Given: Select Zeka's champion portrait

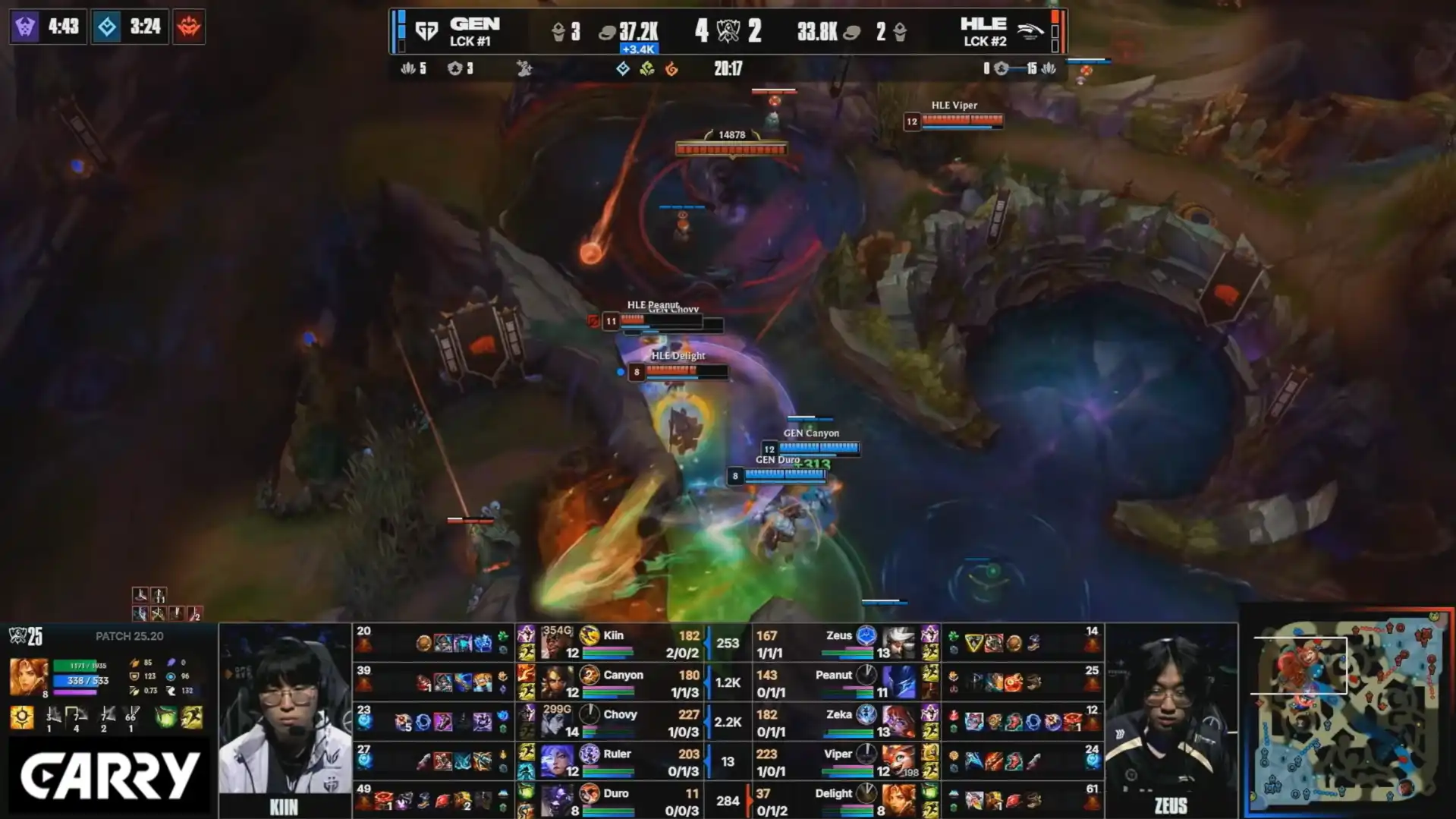Looking at the screenshot, I should [898, 722].
